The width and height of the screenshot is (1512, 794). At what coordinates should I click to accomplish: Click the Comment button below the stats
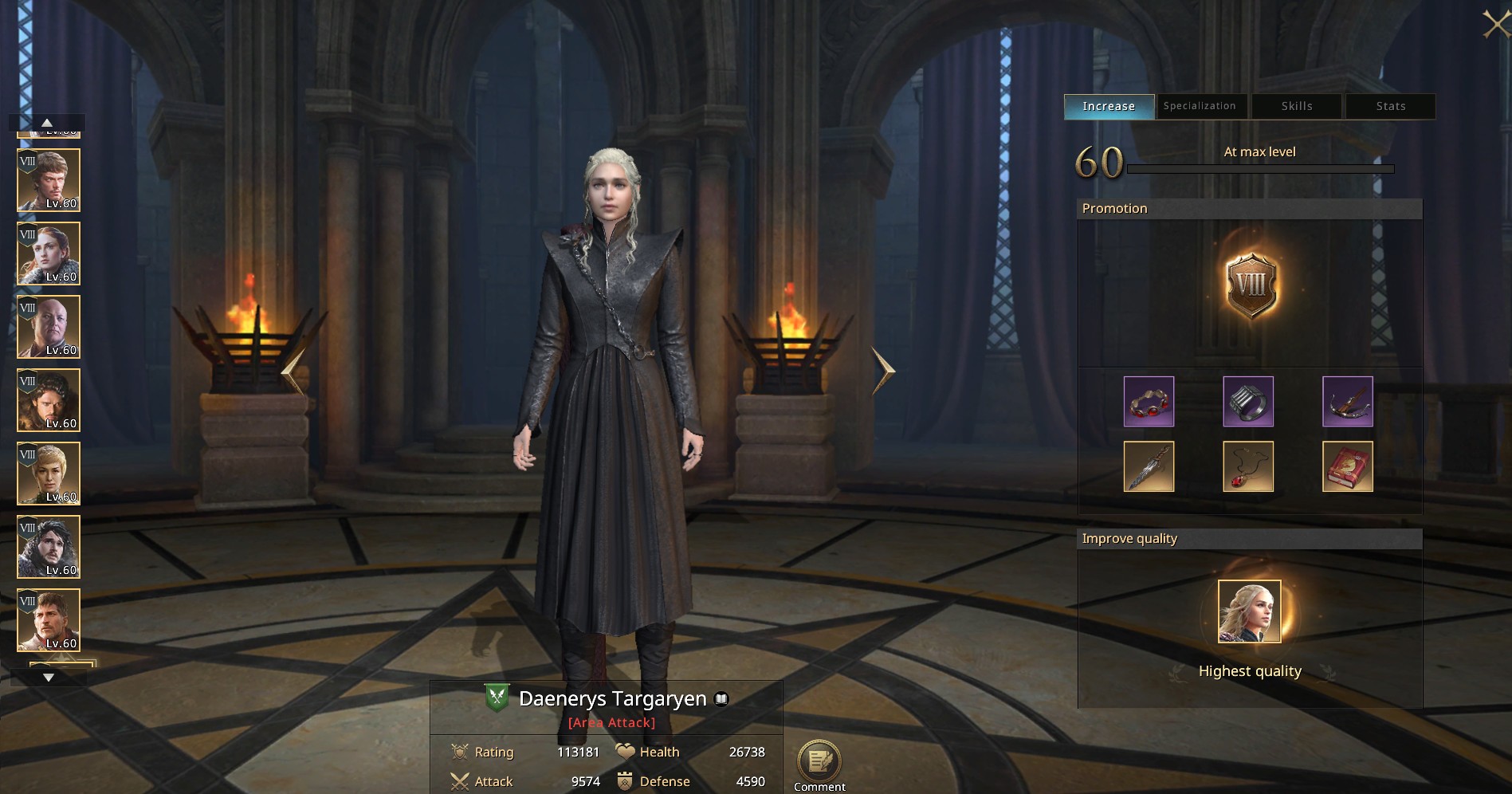(819, 763)
